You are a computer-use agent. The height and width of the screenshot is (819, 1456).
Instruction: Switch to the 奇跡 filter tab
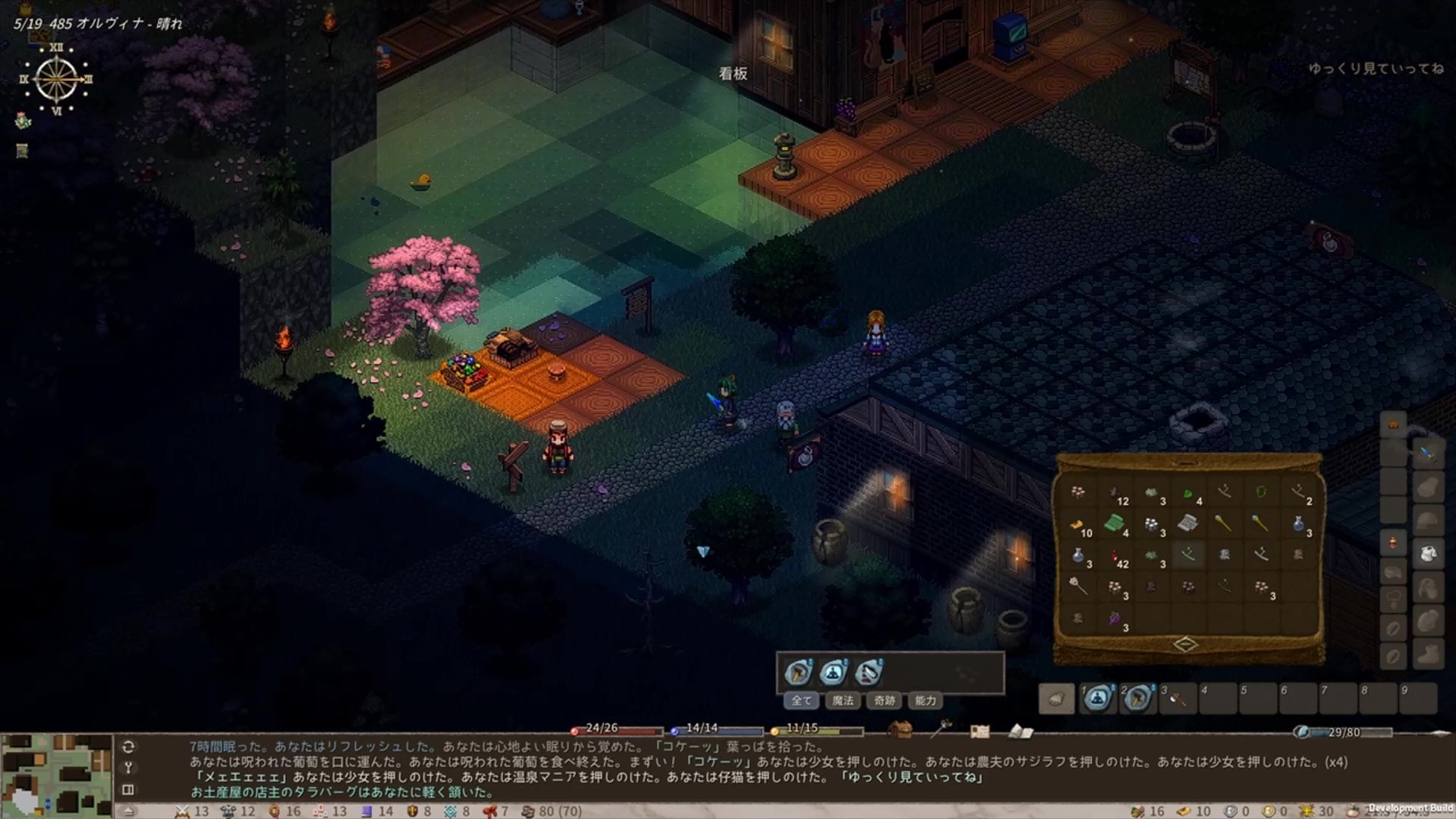tap(884, 701)
